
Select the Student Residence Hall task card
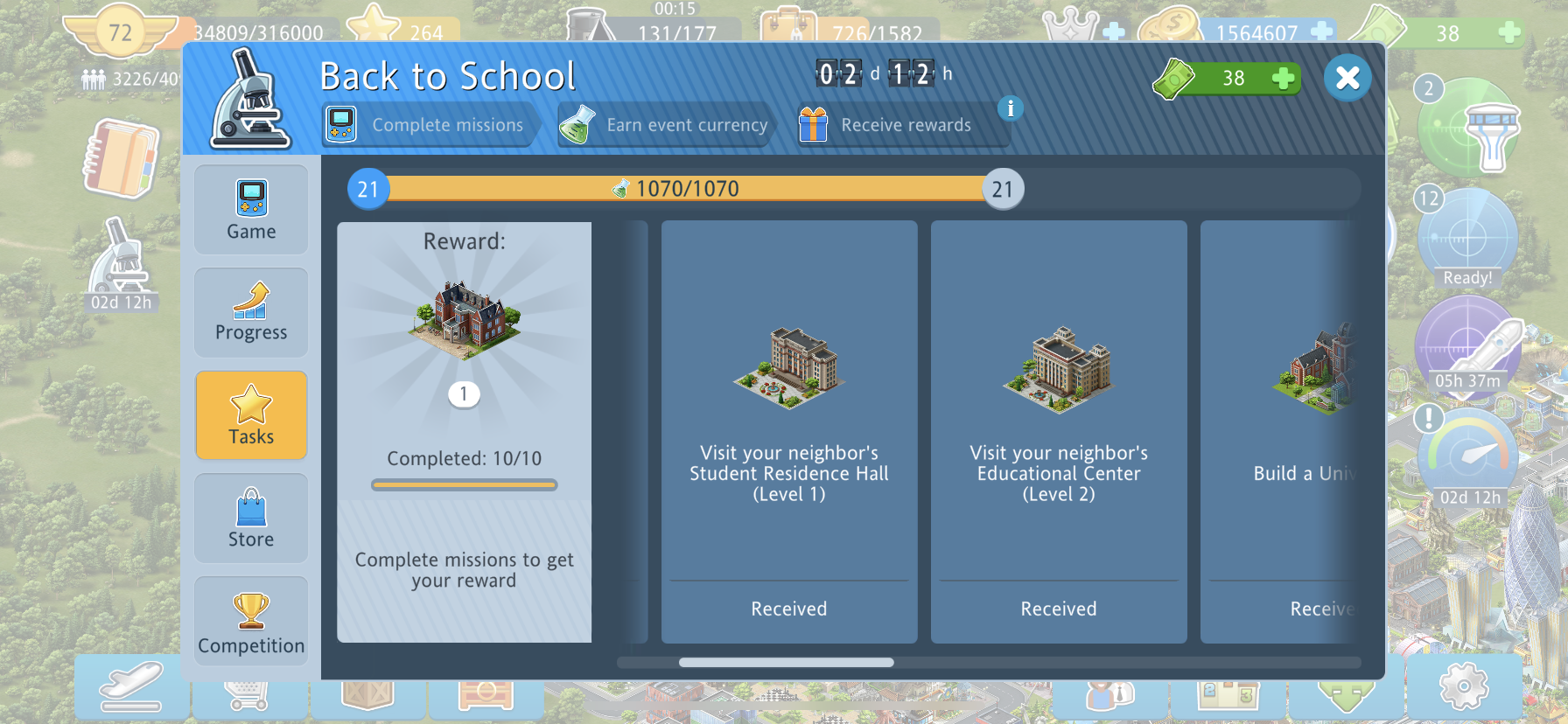pyautogui.click(x=788, y=431)
